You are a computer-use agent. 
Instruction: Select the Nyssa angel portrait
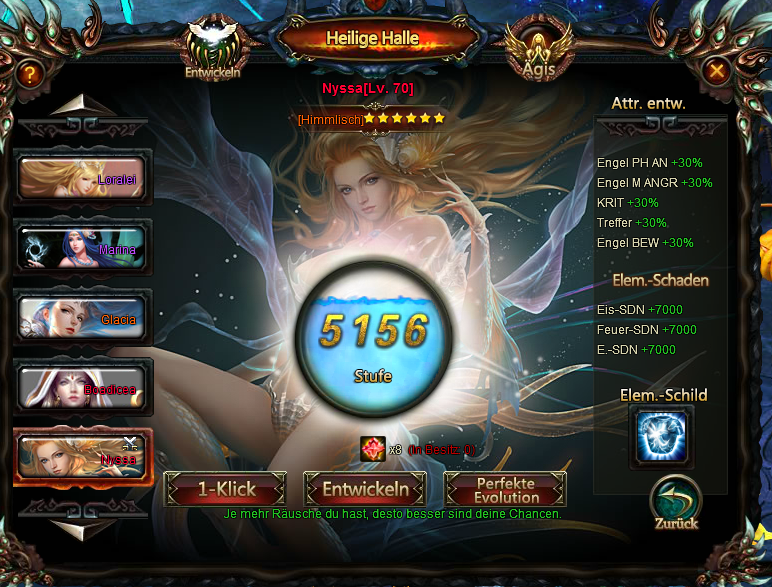point(82,457)
